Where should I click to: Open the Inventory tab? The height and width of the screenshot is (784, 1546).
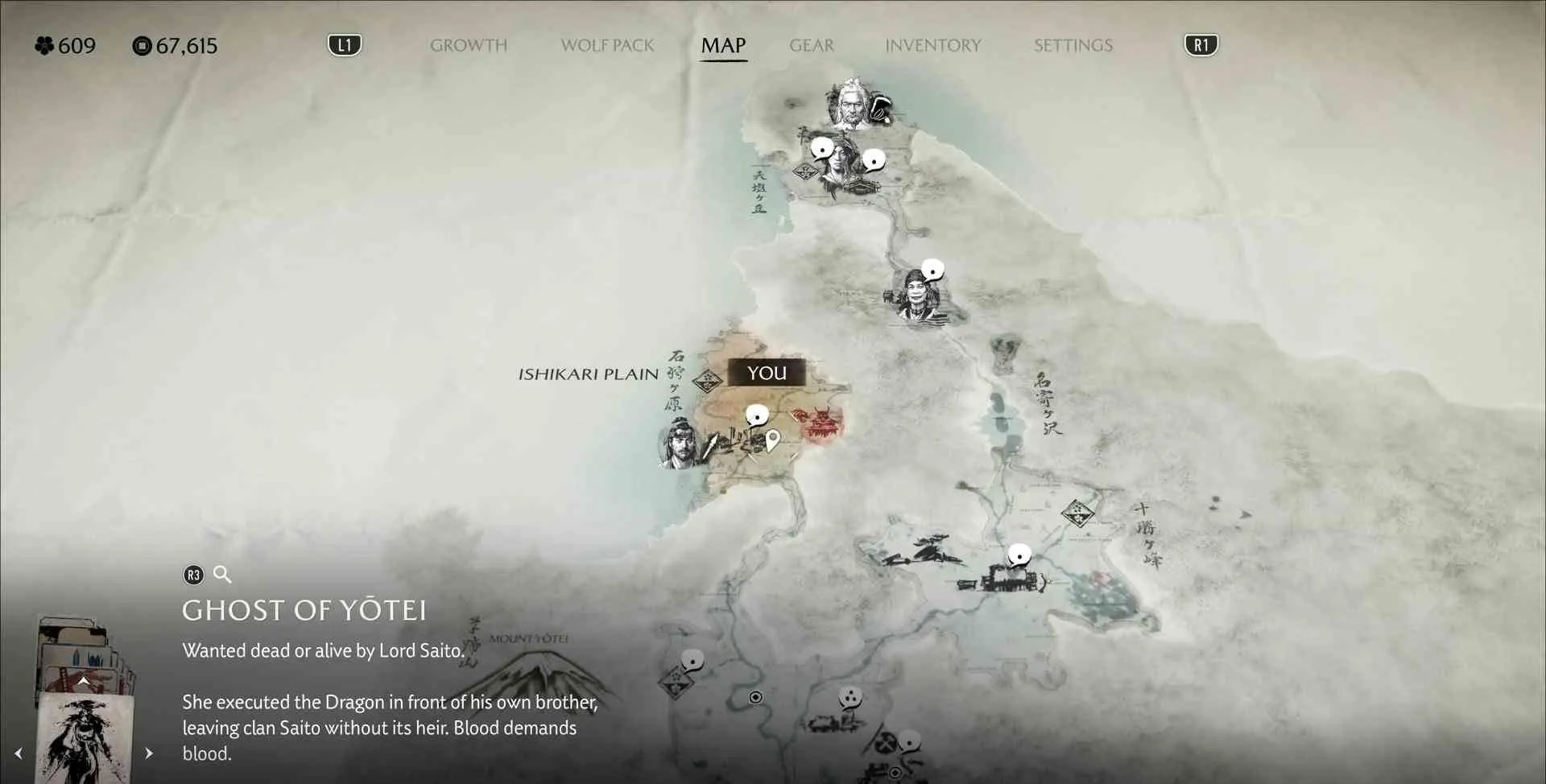pyautogui.click(x=933, y=46)
